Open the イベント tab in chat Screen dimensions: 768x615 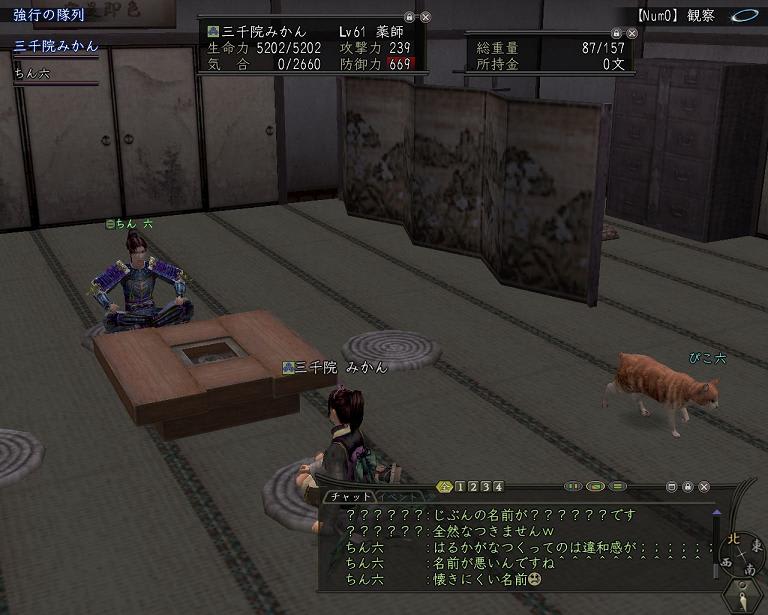click(x=398, y=496)
